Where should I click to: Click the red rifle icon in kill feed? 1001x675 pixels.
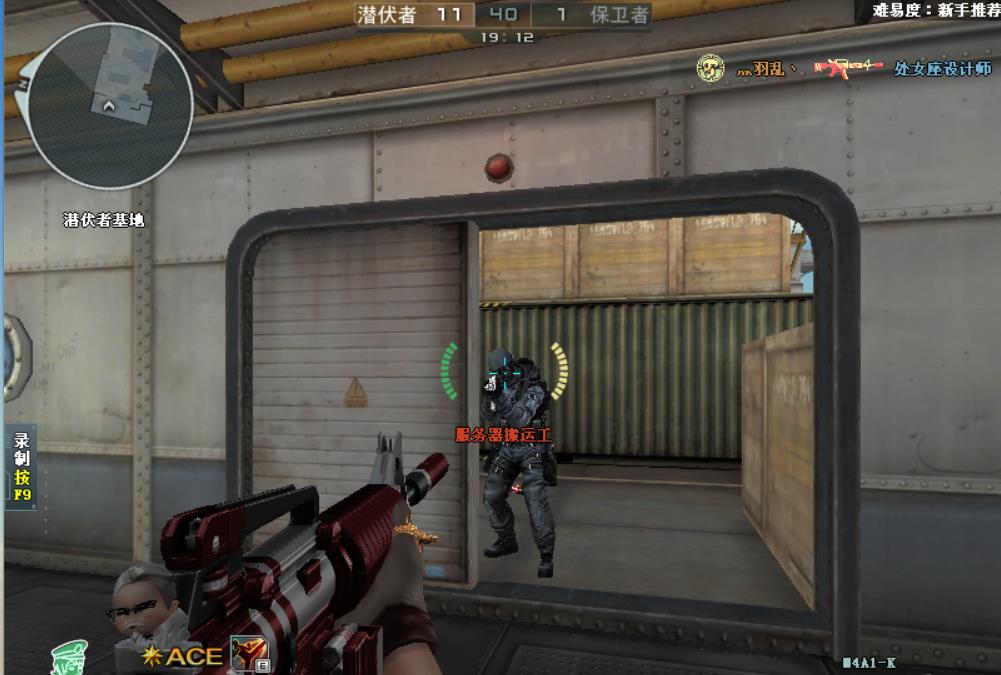(x=848, y=67)
